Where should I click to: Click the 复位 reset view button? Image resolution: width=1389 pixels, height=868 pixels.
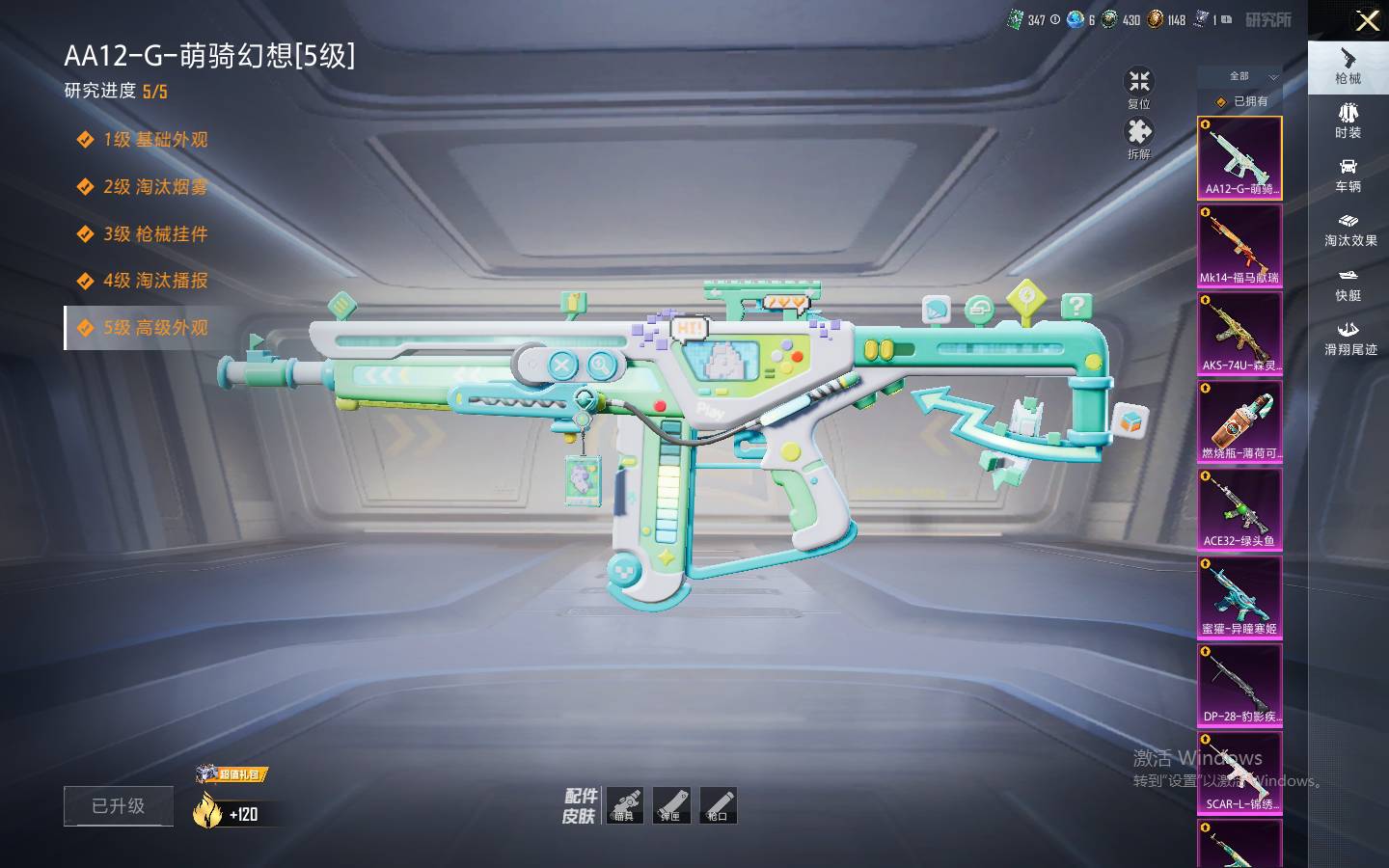point(1139,88)
